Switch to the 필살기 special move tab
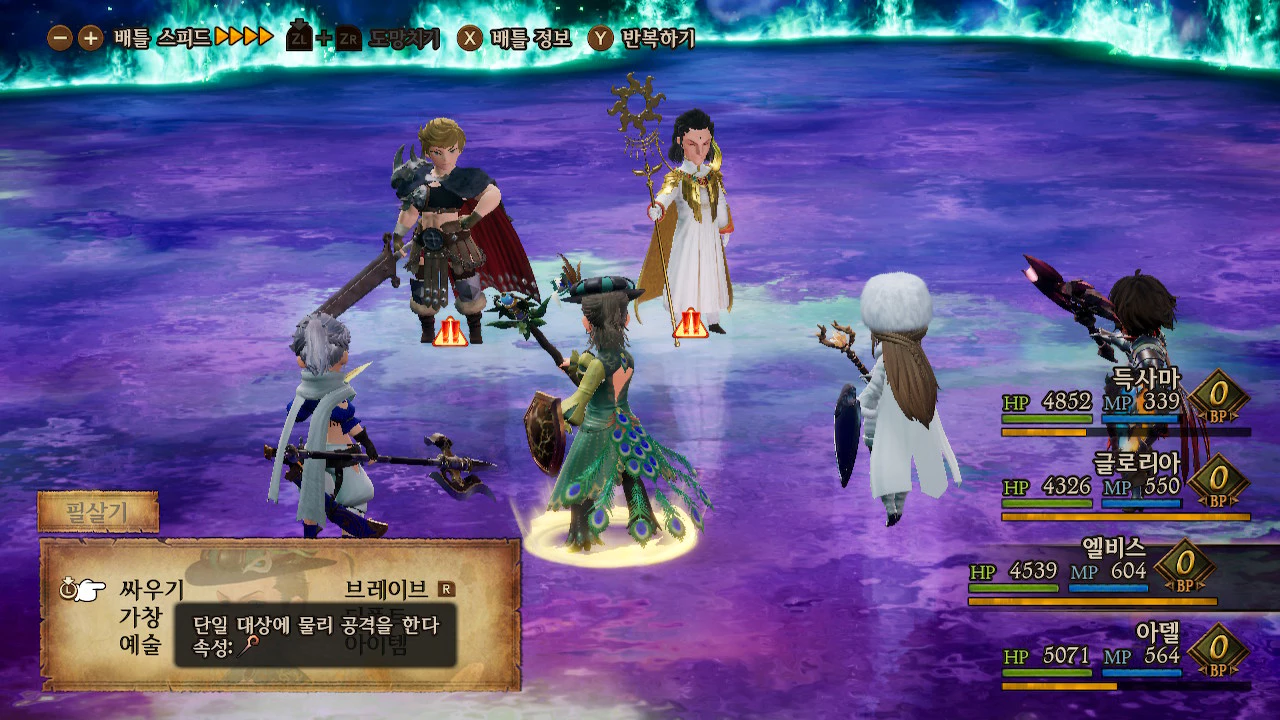The width and height of the screenshot is (1280, 720). click(x=98, y=512)
